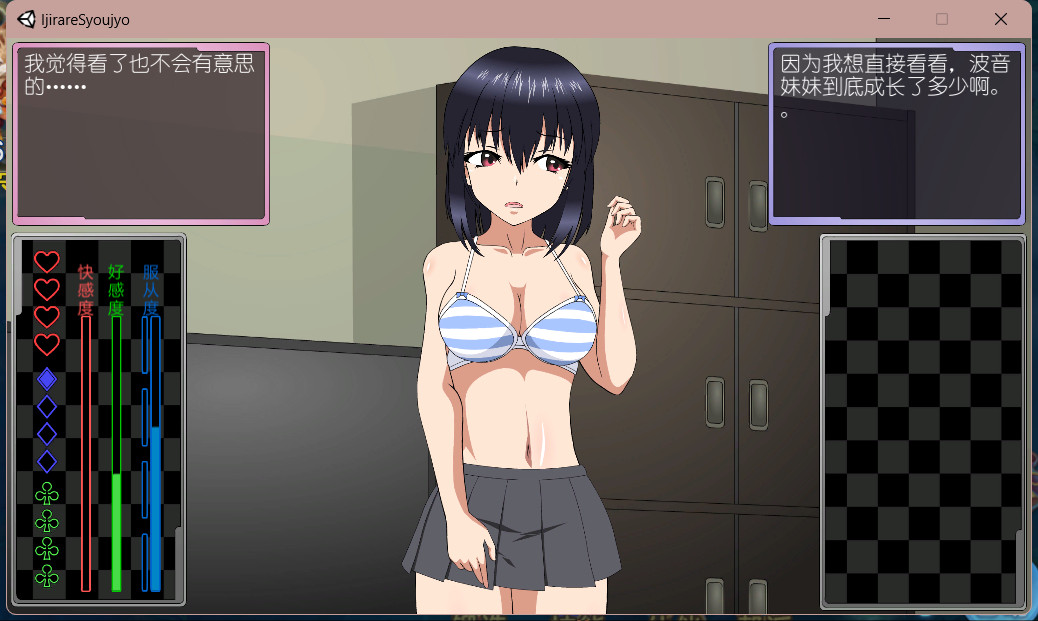Close the IjirareSyoujyo game window

coord(1000,19)
